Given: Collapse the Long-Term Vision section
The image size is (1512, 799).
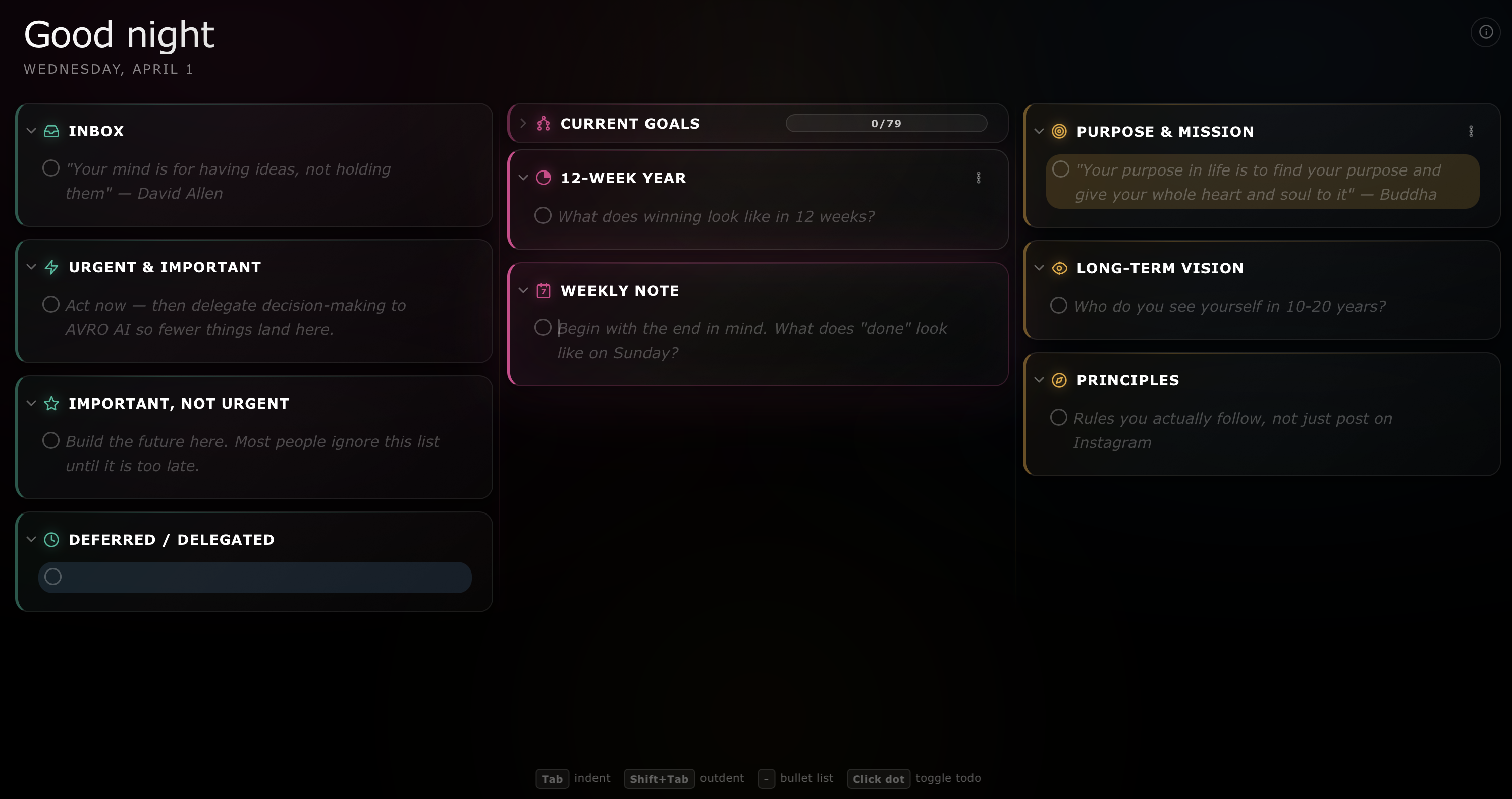Looking at the screenshot, I should (x=1039, y=267).
